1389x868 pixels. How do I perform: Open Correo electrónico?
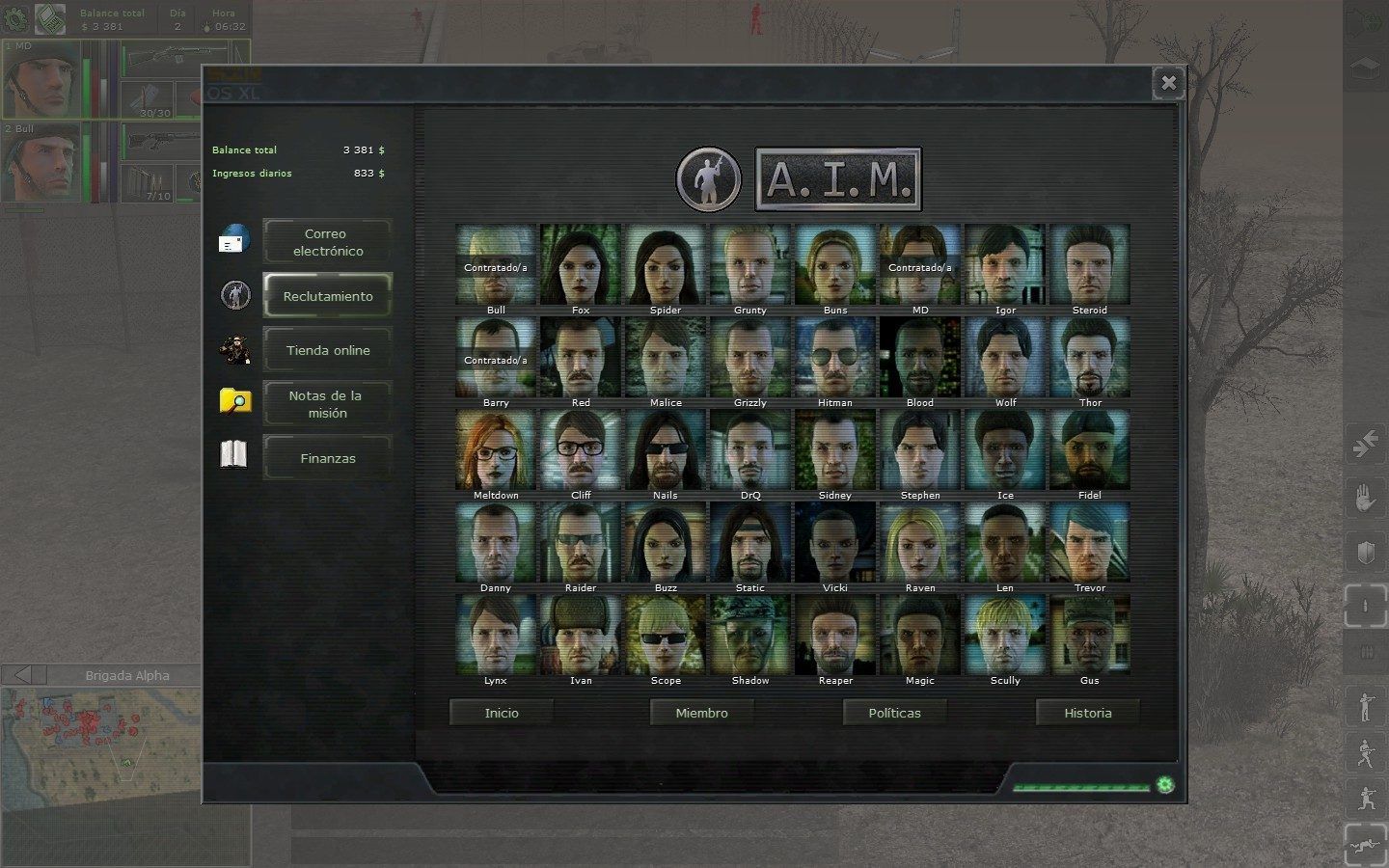tap(327, 242)
